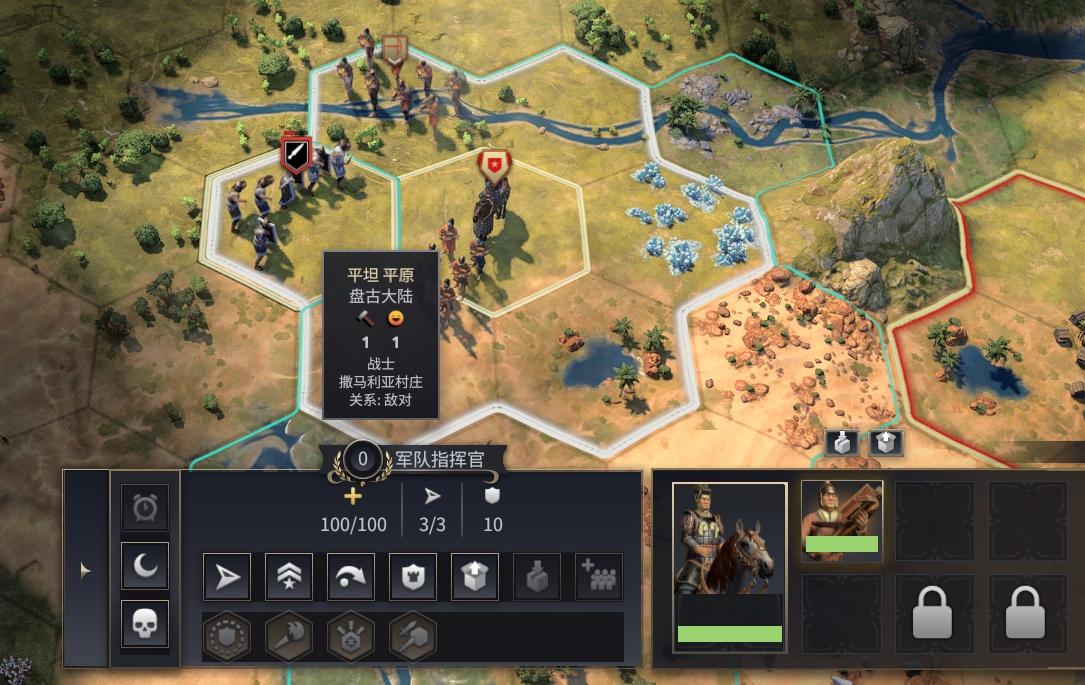
Task: Activate the castle shield fortify command
Action: (413, 576)
